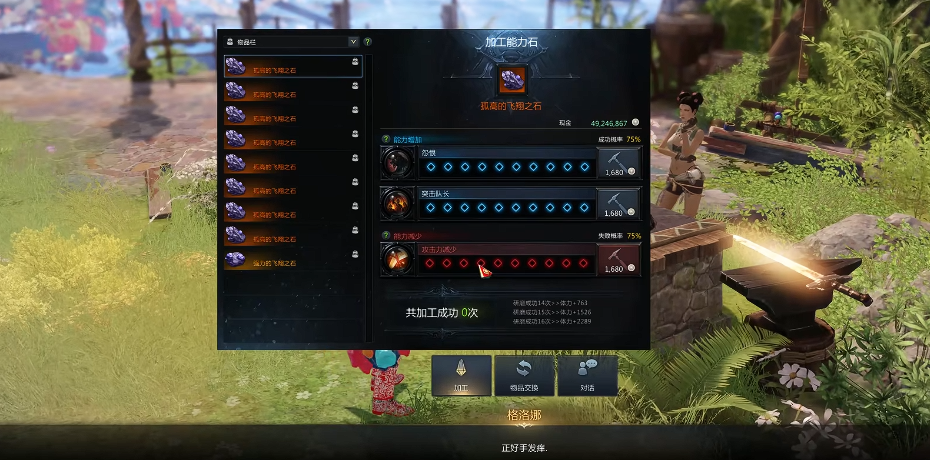
Task: Switch to the 加工 faceting tab
Action: (x=461, y=376)
